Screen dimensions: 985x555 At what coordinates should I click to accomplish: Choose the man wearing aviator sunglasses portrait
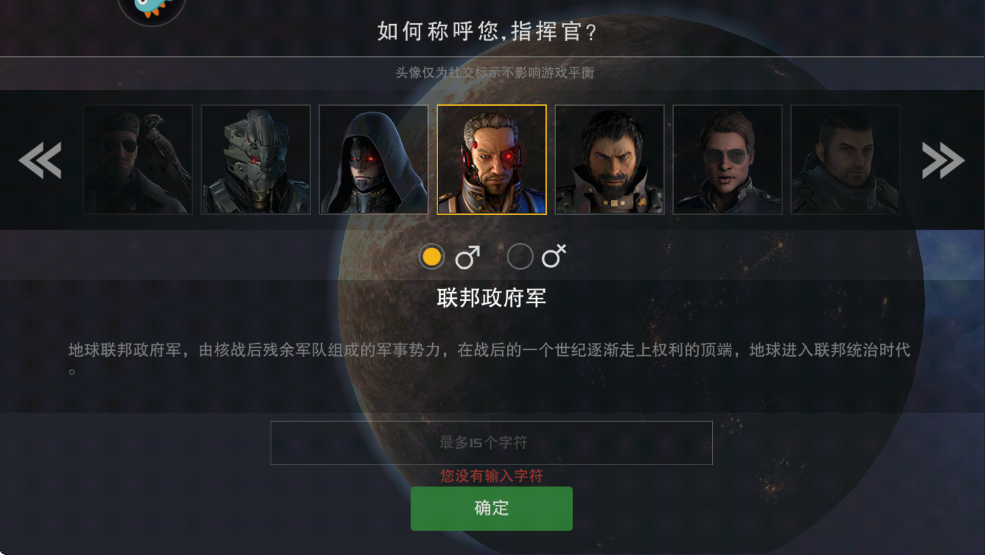[x=728, y=160]
